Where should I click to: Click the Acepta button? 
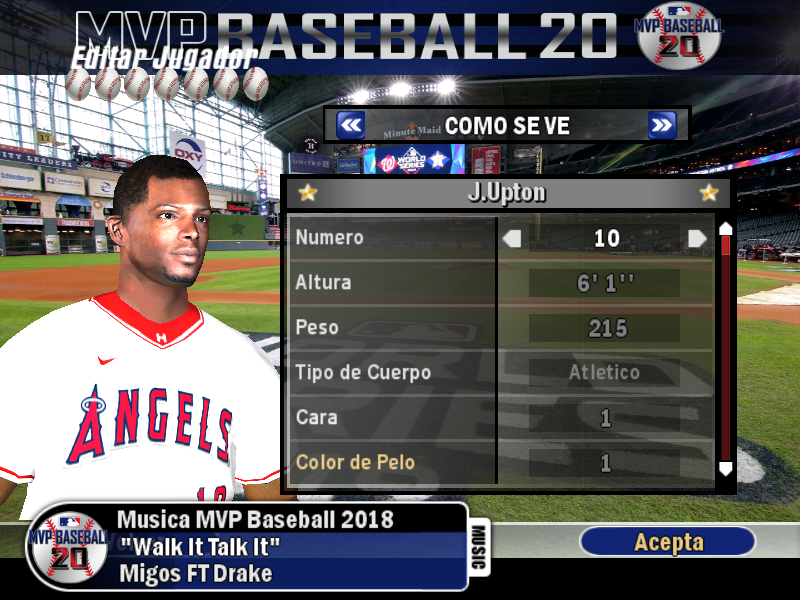[668, 542]
